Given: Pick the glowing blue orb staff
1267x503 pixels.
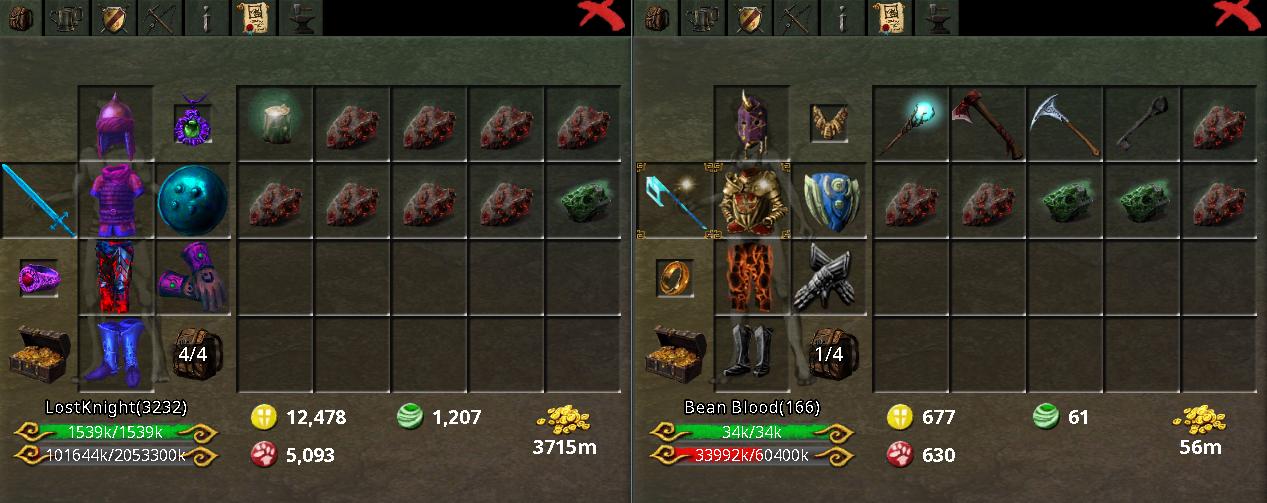Looking at the screenshot, I should (x=911, y=124).
